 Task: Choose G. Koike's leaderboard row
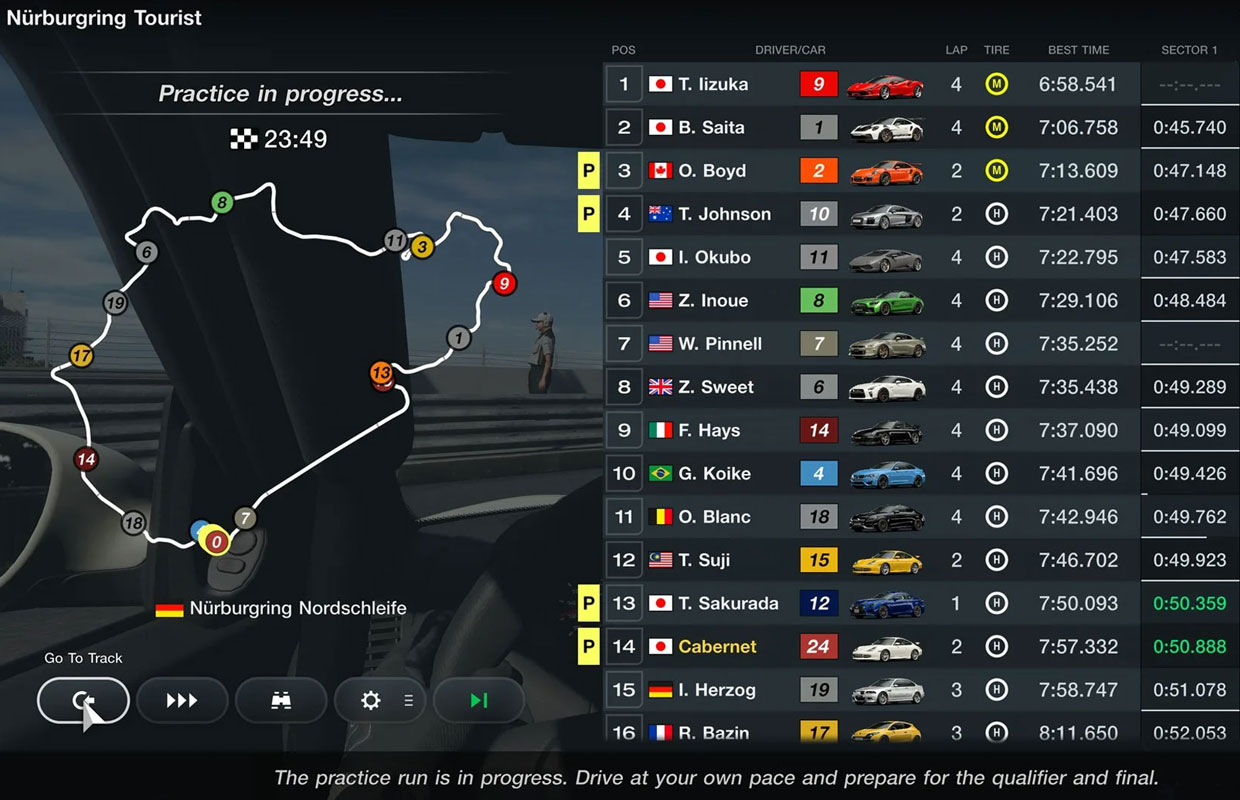point(870,473)
